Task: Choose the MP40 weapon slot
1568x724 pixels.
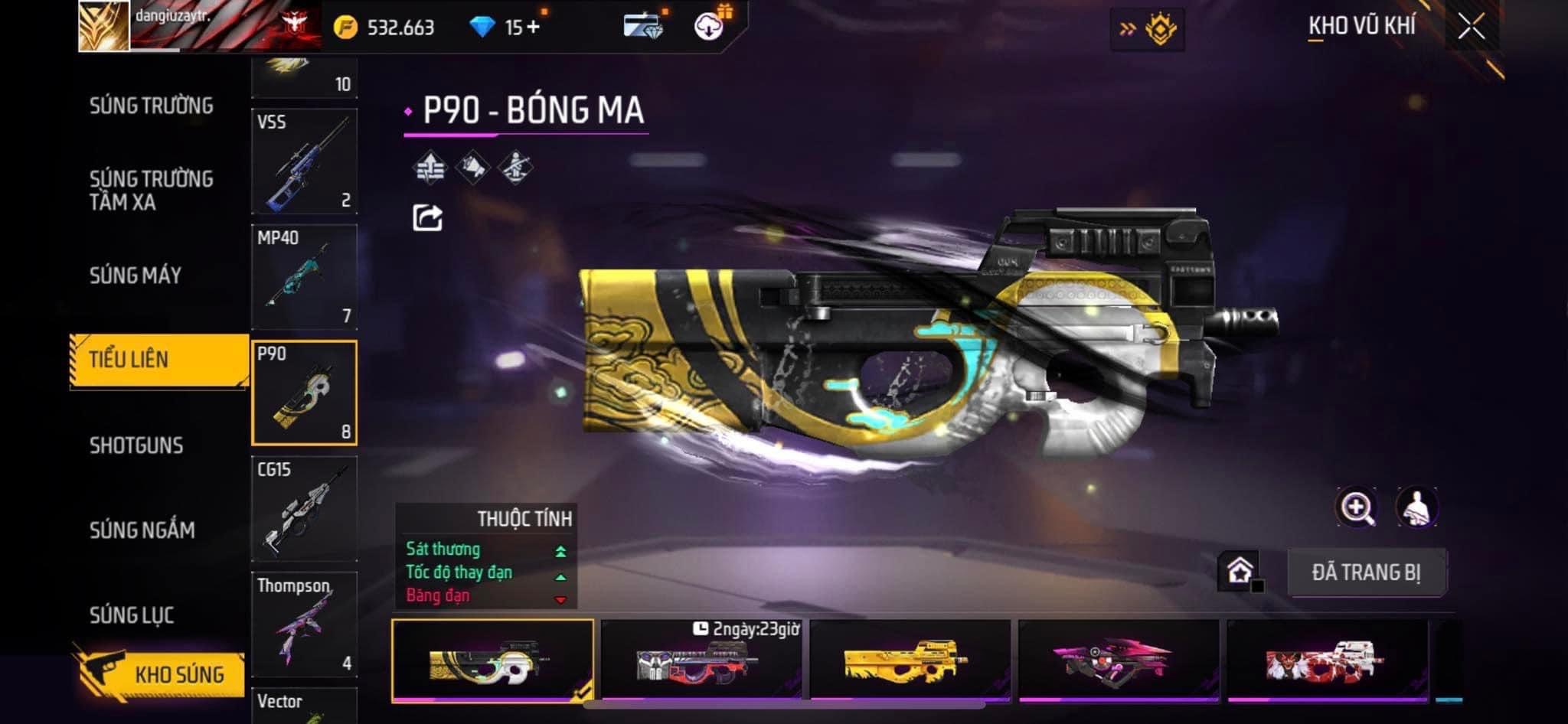Action: click(x=304, y=277)
